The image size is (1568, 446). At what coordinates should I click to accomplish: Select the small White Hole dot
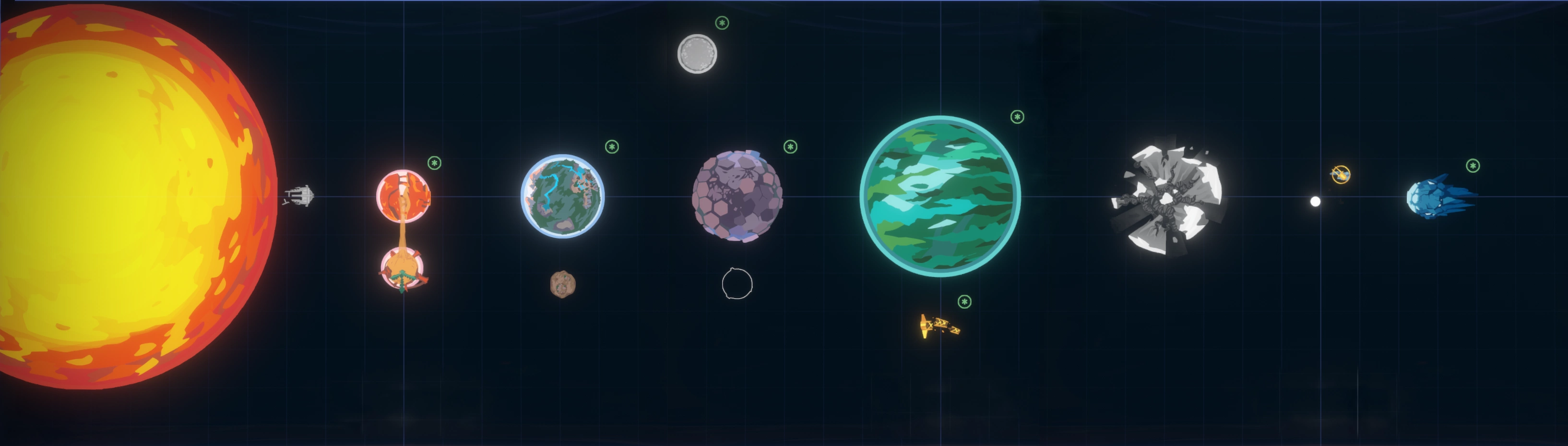1315,201
